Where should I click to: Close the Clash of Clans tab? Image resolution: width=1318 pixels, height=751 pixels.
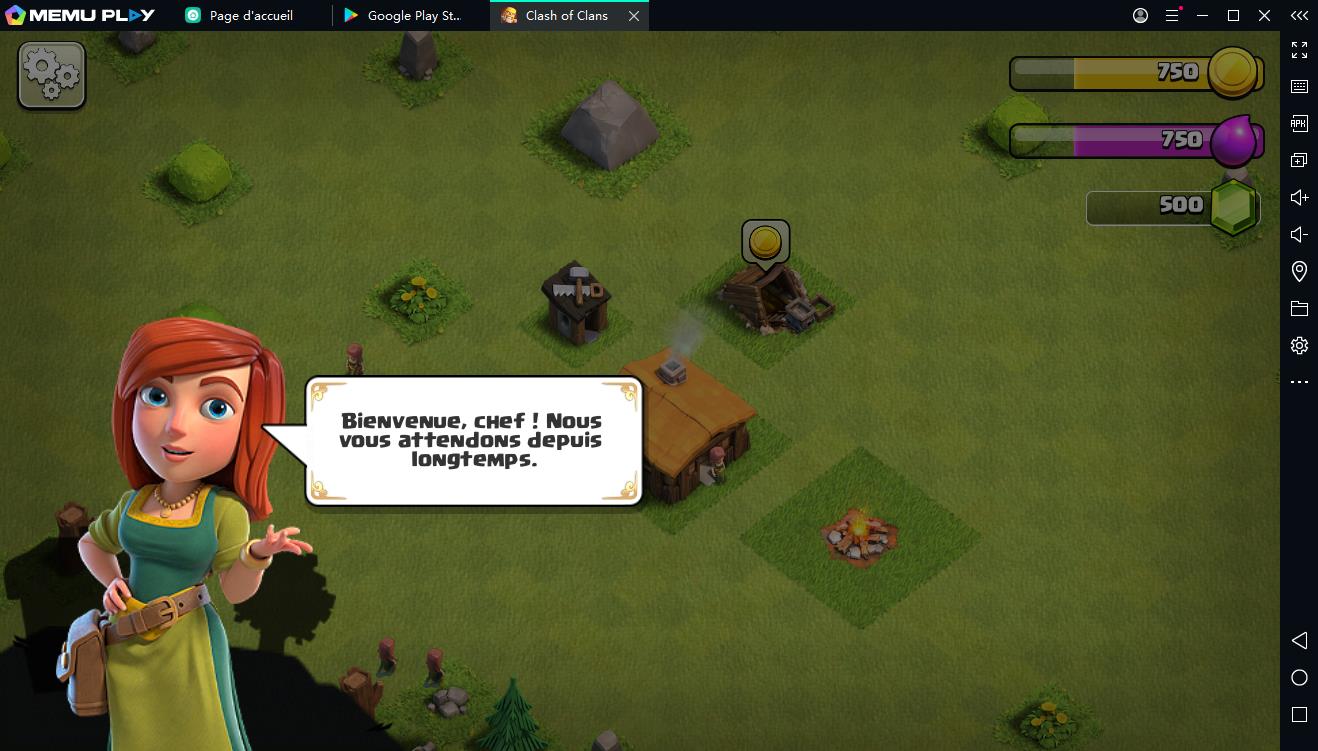633,16
